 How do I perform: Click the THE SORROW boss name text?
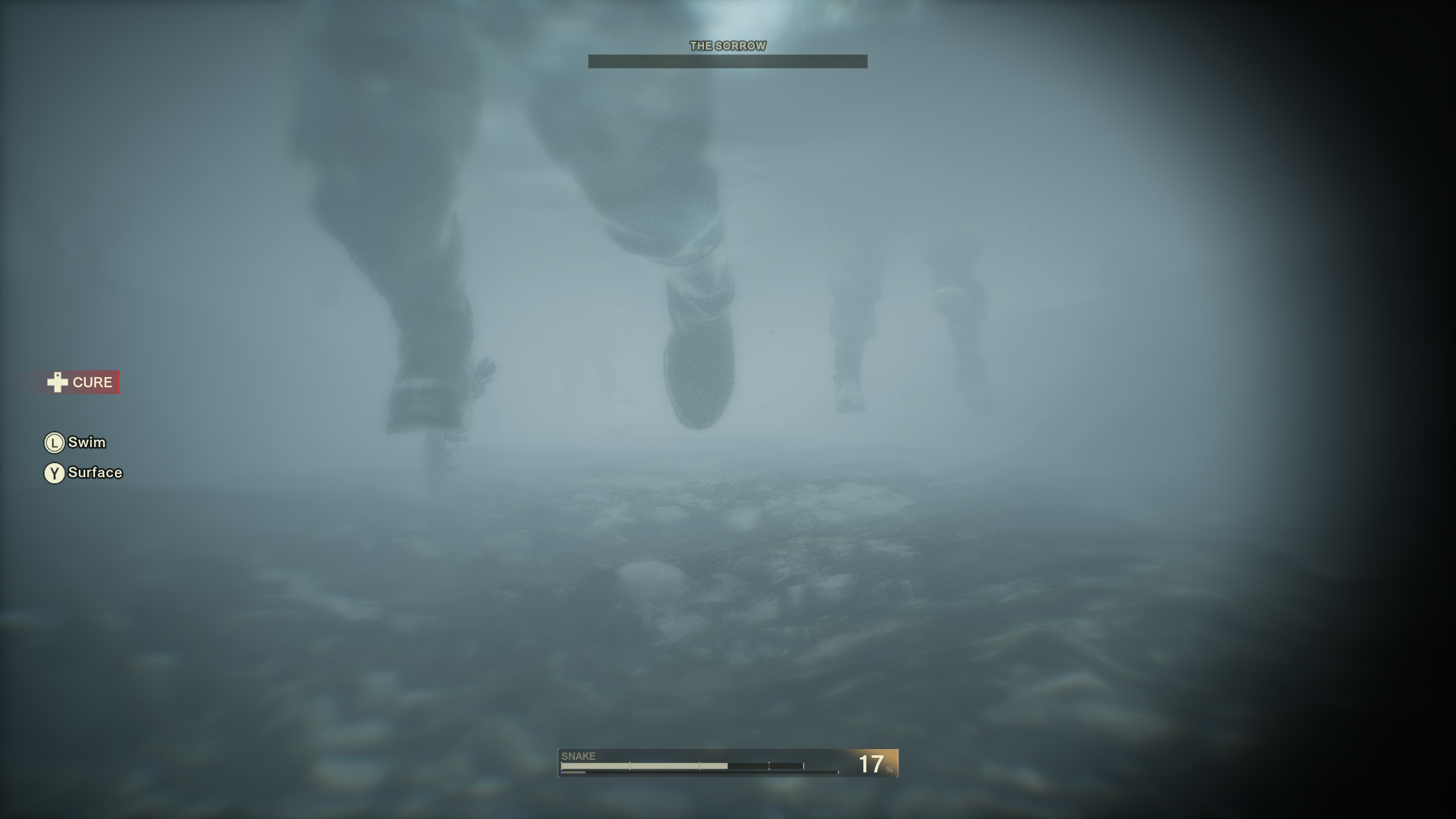click(727, 45)
